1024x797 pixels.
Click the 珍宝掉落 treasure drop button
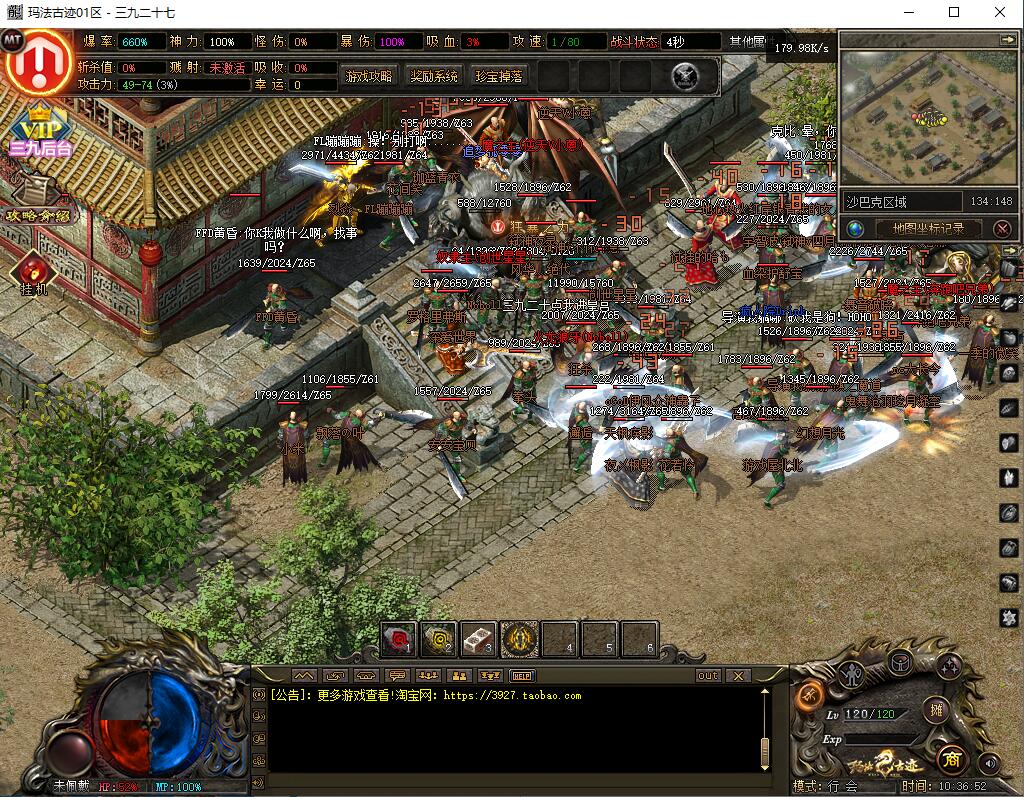[498, 76]
